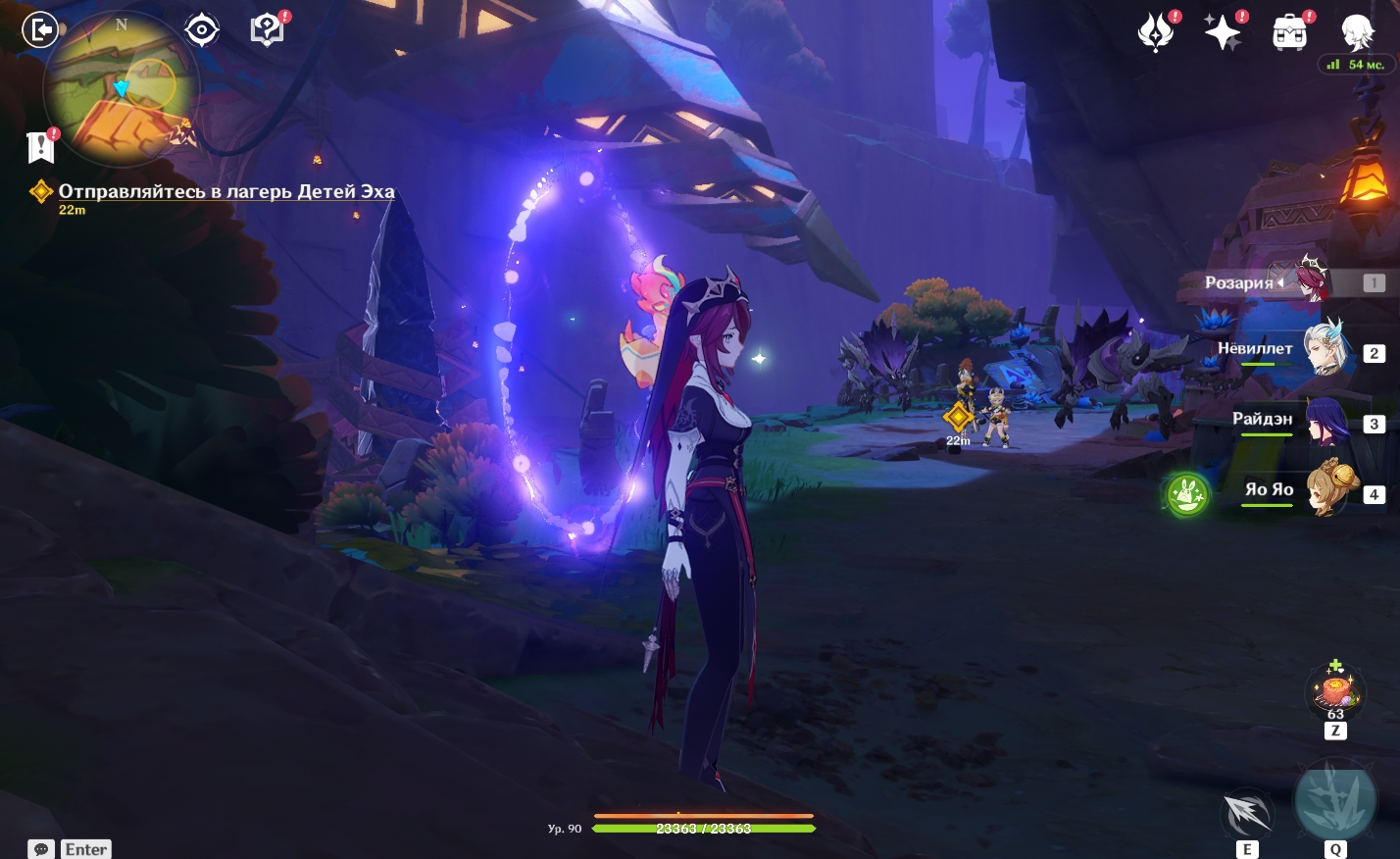Open the backpack inventory

tap(1289, 33)
